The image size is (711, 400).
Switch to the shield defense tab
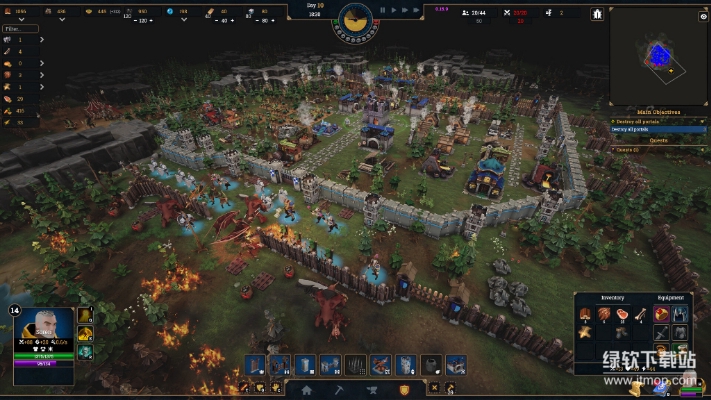(x=404, y=390)
